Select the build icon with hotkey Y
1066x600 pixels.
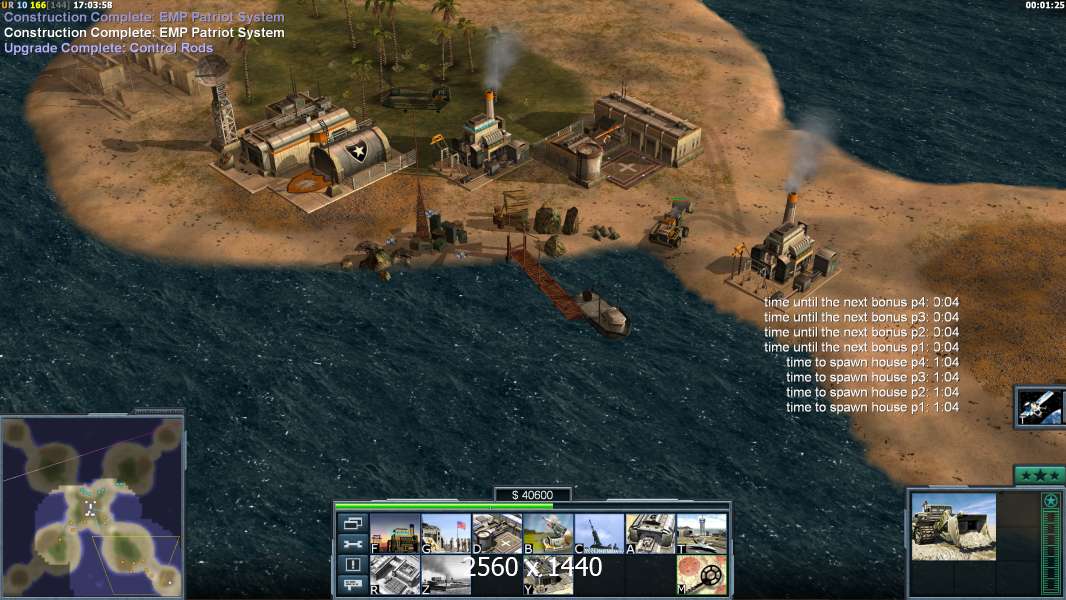pyautogui.click(x=547, y=575)
